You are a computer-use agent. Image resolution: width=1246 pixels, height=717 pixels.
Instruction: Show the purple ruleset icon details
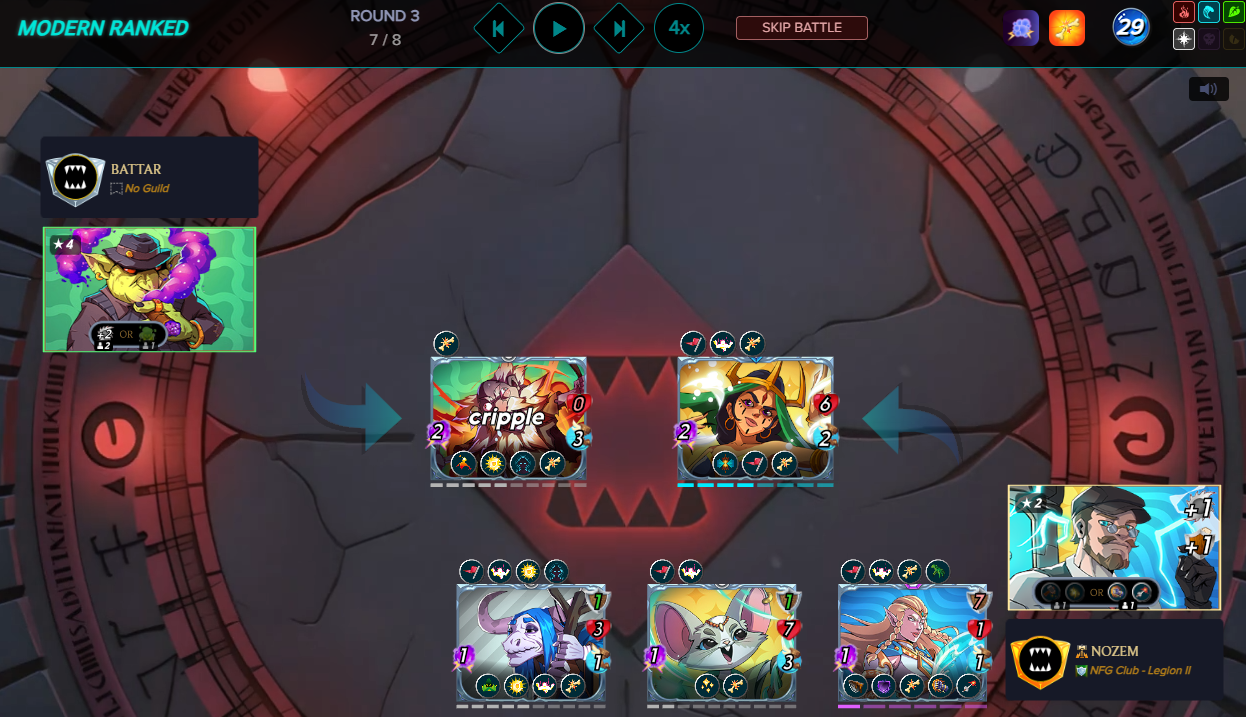click(x=1021, y=28)
